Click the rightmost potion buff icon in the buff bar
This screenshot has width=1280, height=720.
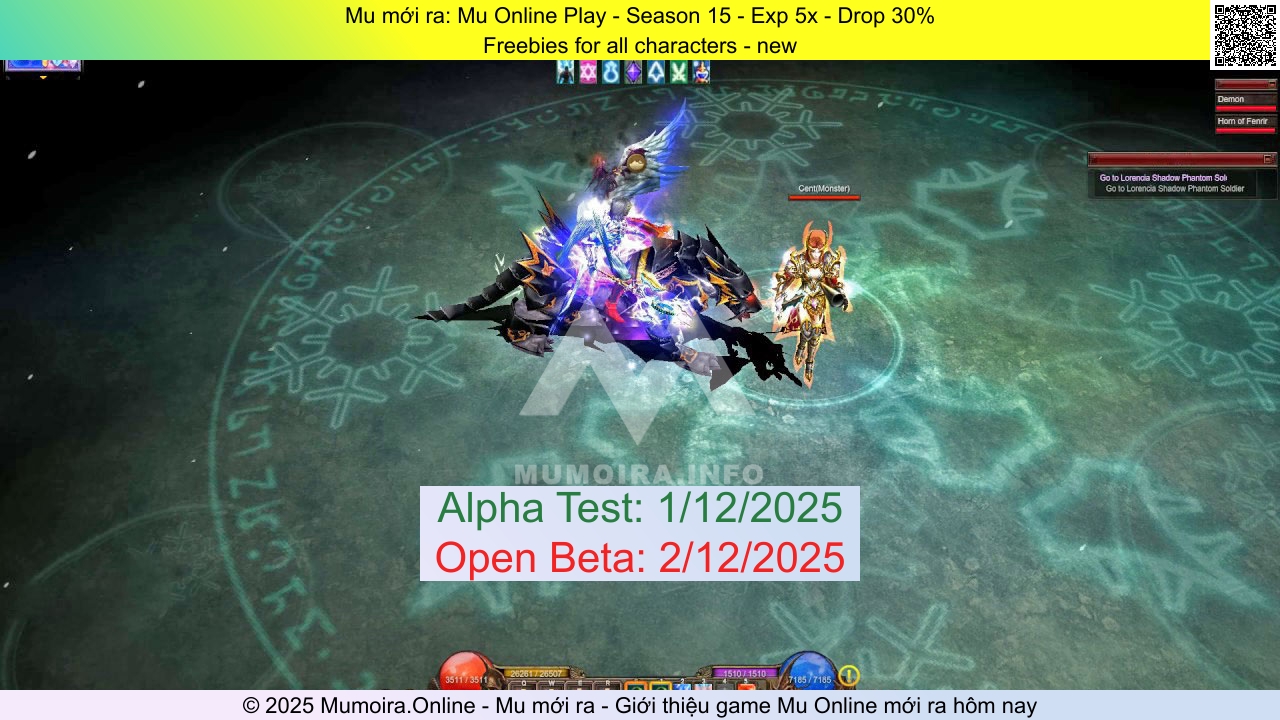coord(700,70)
